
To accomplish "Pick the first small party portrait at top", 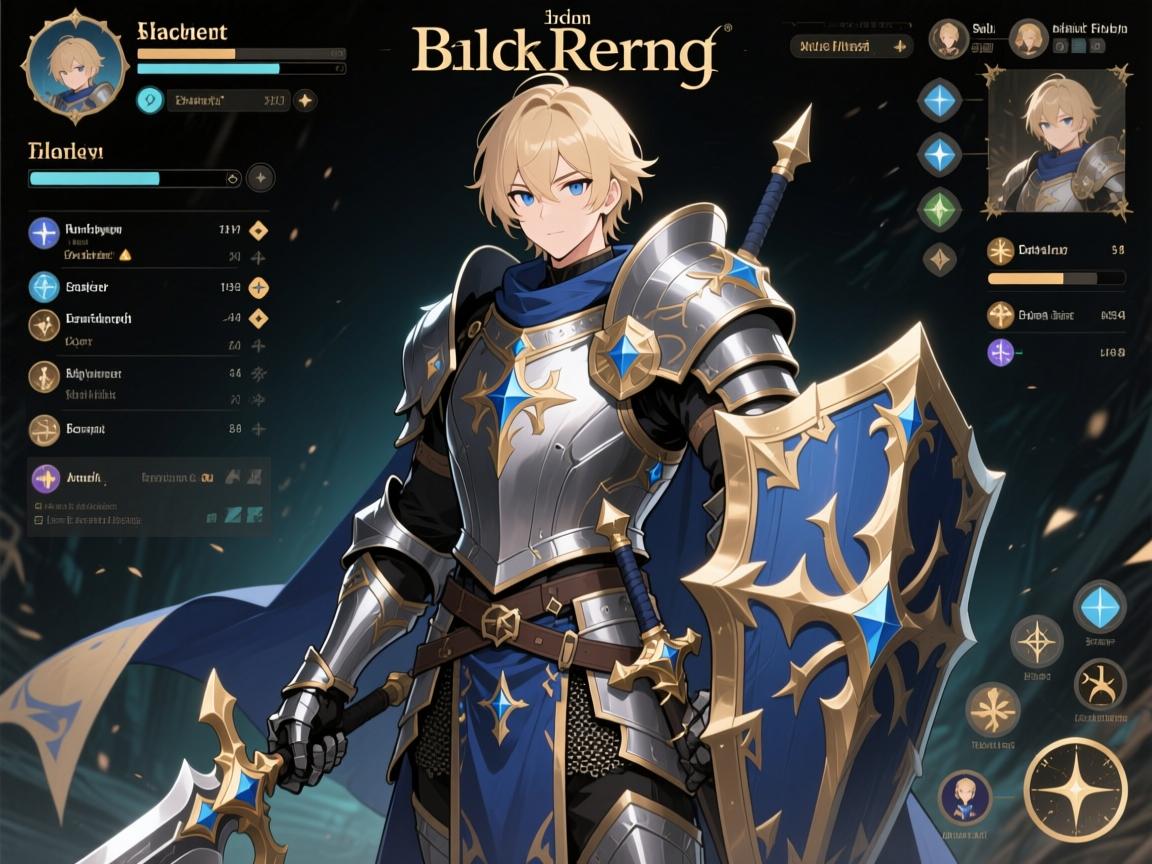I will pos(948,39).
